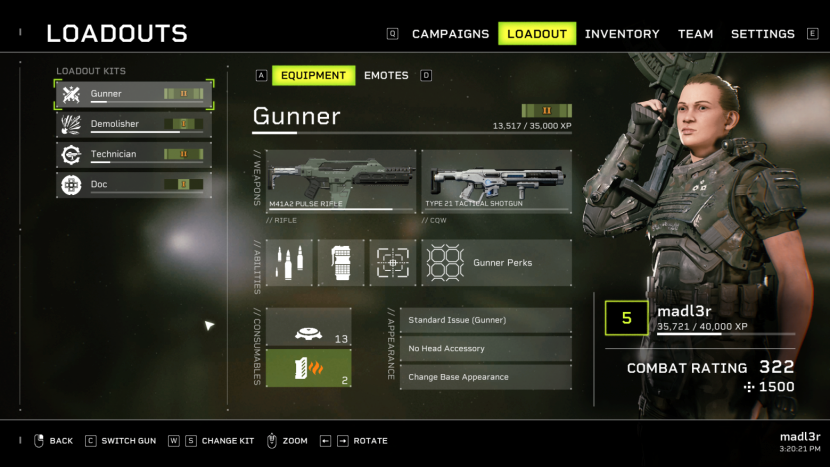Pick the Technician loadout kit

[x=133, y=155]
